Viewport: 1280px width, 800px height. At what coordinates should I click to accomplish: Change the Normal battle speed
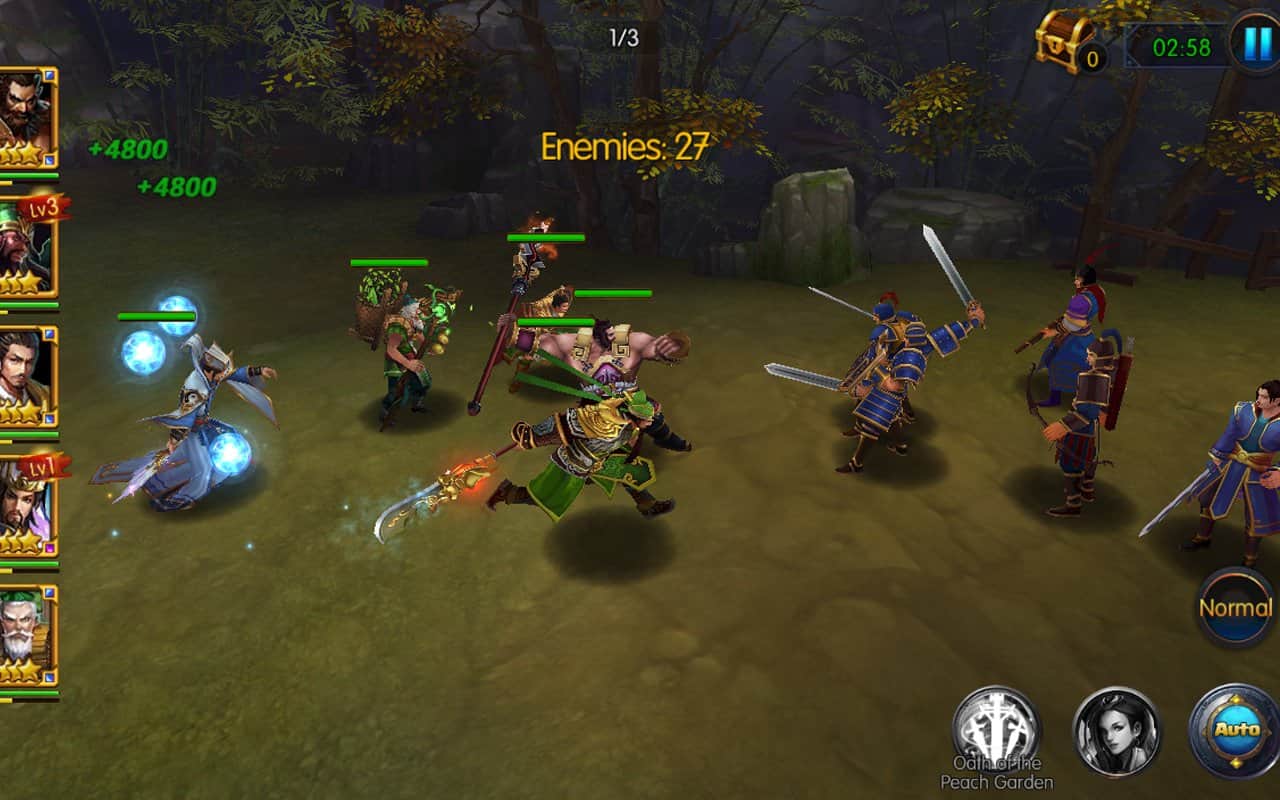point(1236,607)
